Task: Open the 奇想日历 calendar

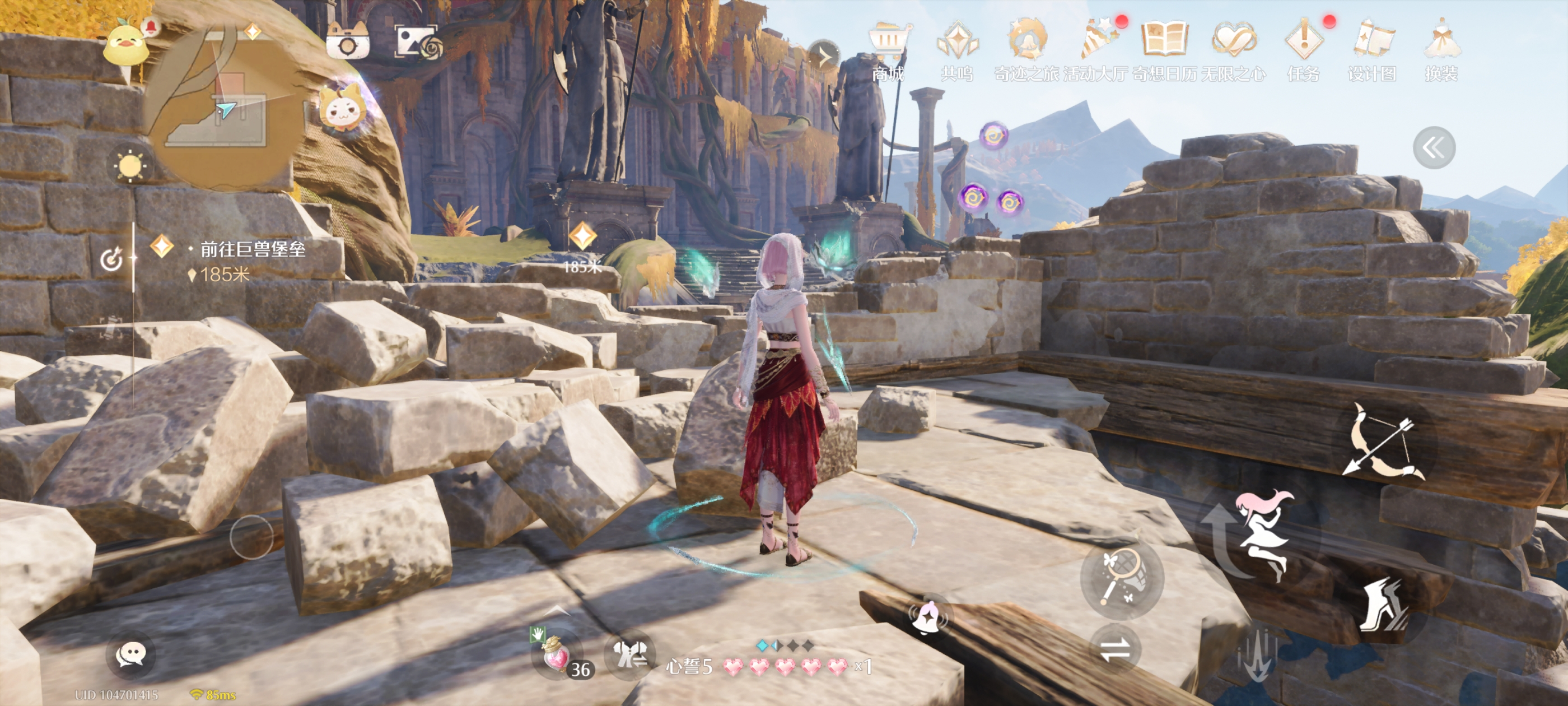Action: pyautogui.click(x=1164, y=49)
